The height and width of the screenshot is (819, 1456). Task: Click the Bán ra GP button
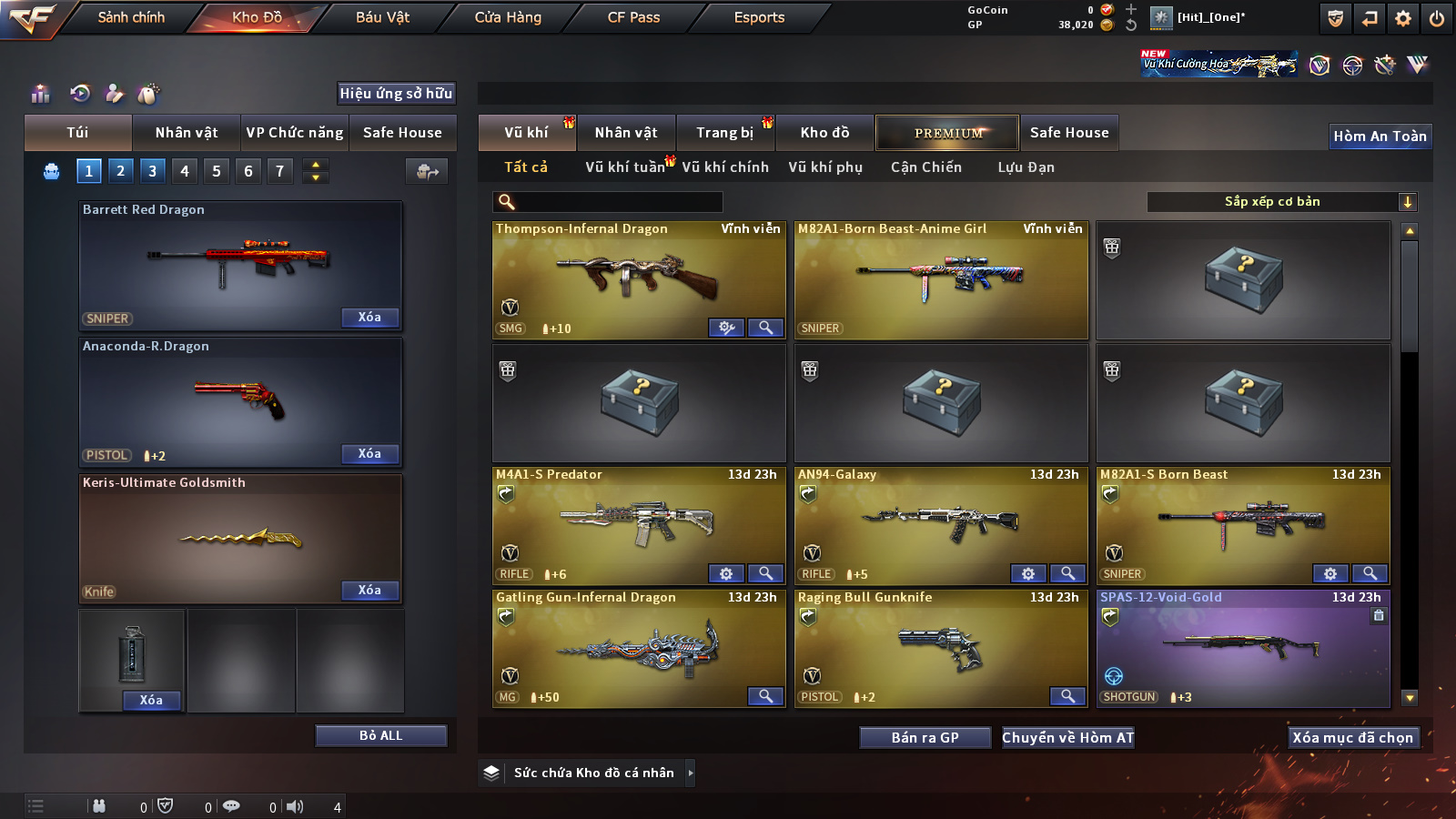[x=925, y=738]
